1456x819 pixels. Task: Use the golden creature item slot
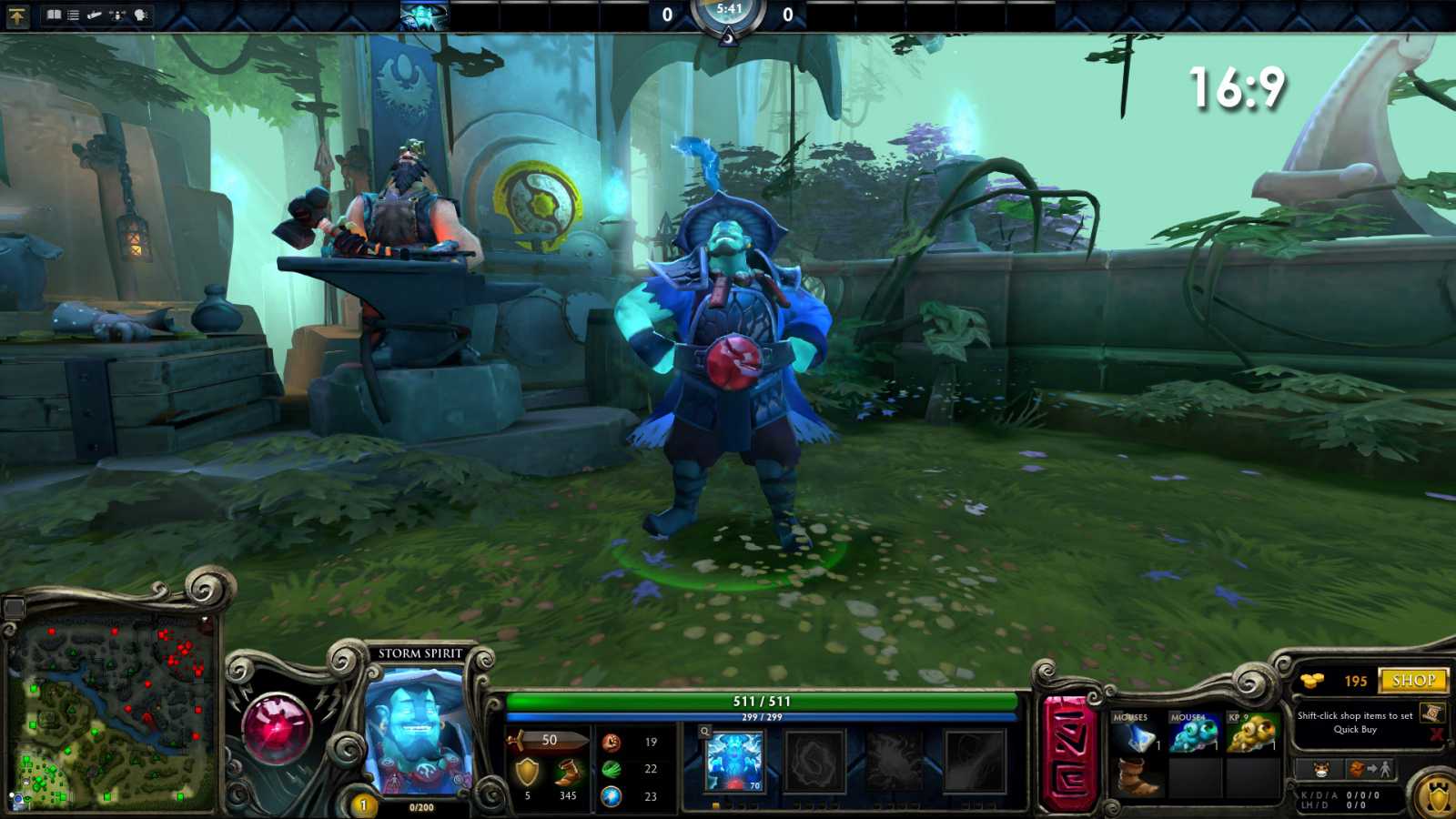pos(1251,735)
